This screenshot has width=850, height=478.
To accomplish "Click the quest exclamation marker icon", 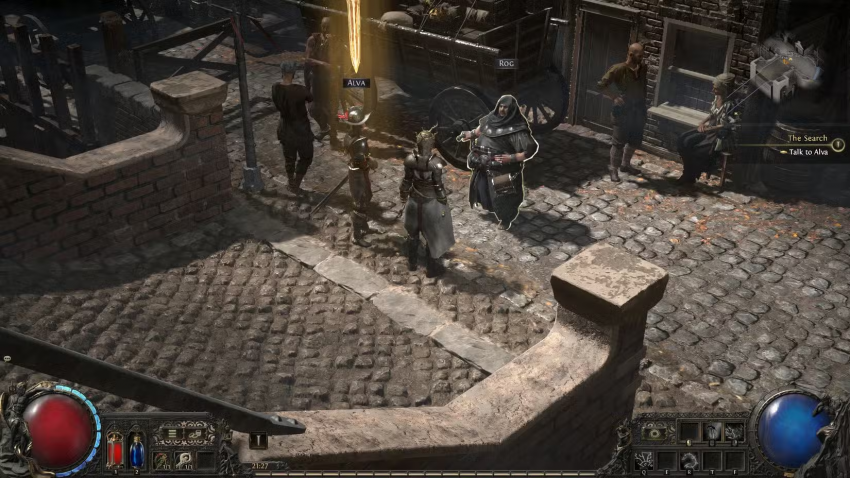I will coord(837,145).
